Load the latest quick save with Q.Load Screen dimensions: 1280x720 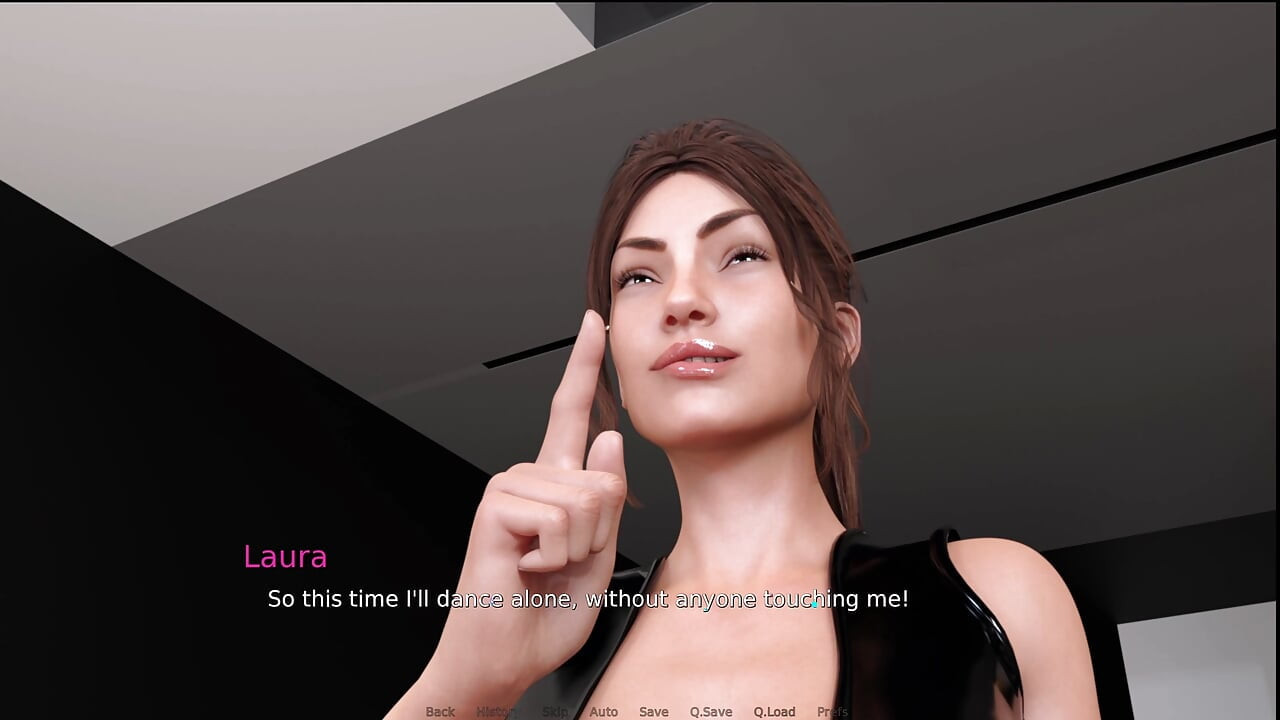[x=775, y=711]
